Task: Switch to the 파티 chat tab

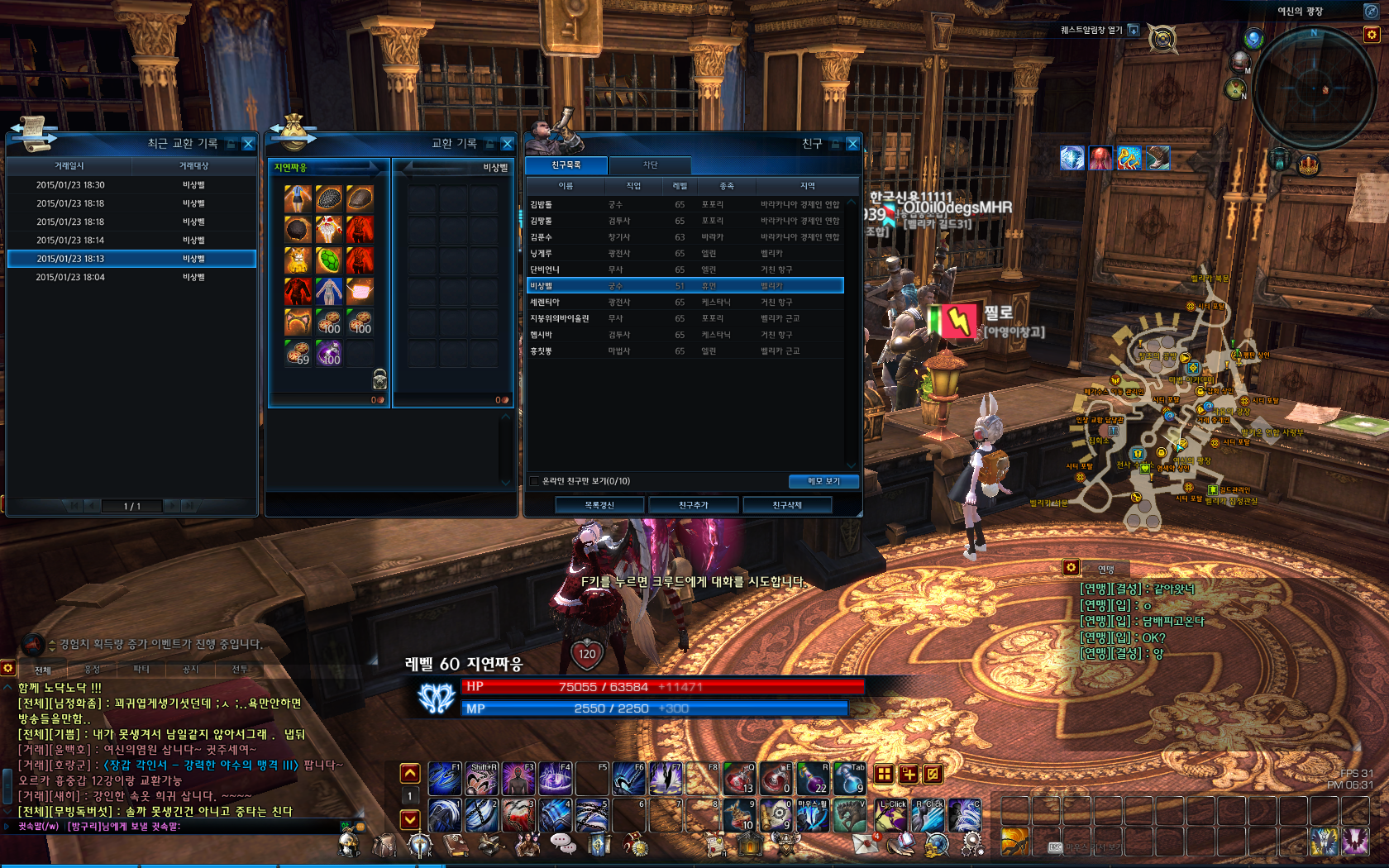Action: tap(141, 669)
